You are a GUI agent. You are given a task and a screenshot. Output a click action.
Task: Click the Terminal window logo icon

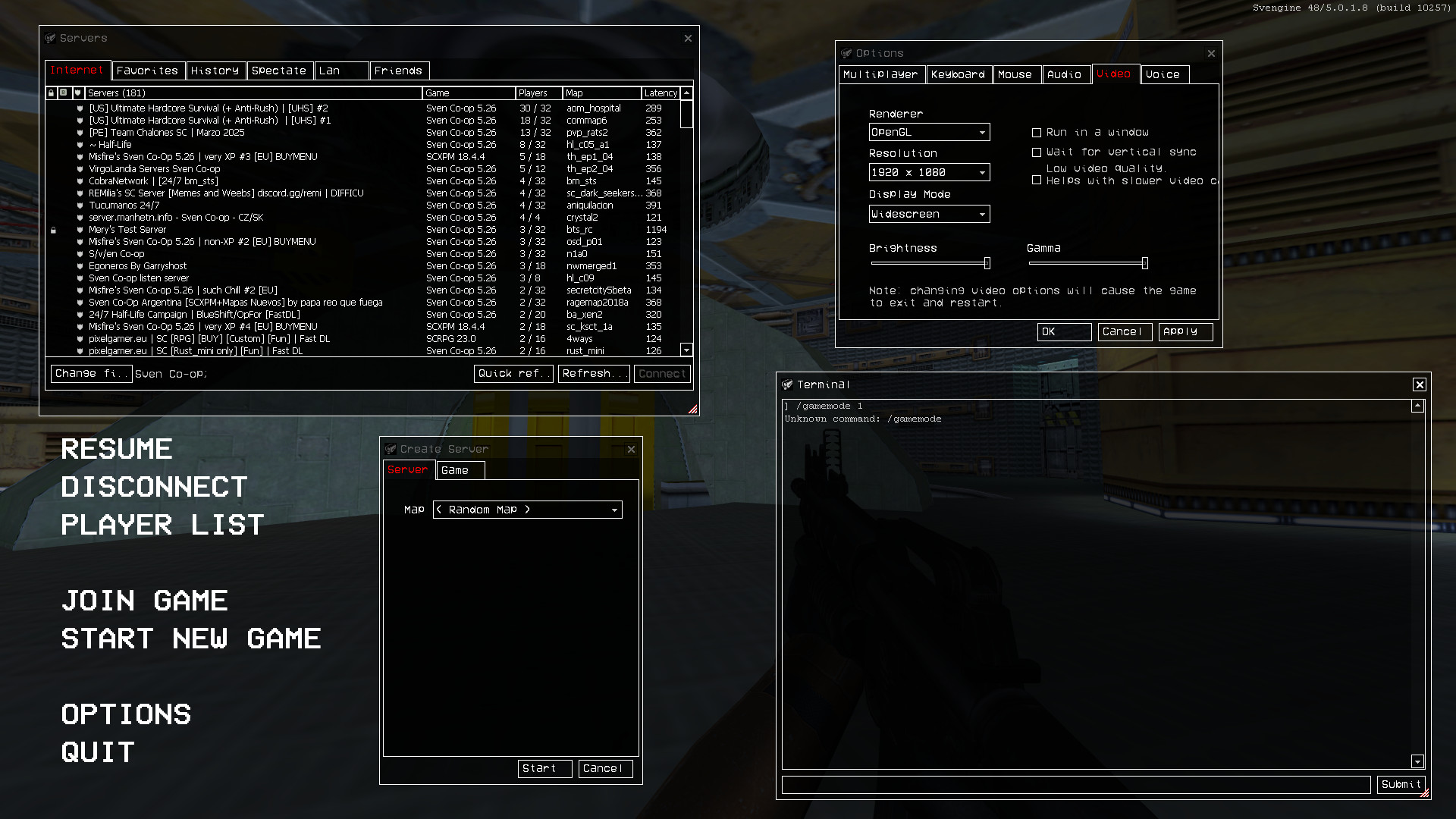click(x=786, y=384)
